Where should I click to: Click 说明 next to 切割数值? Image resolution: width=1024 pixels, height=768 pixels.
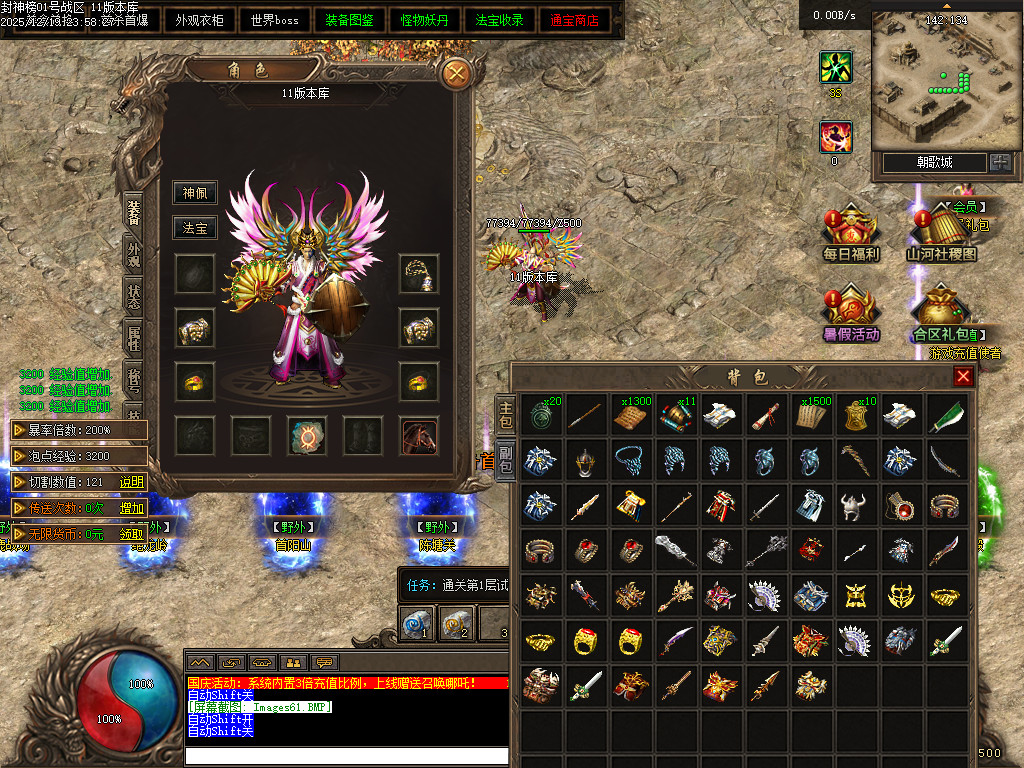pyautogui.click(x=132, y=481)
